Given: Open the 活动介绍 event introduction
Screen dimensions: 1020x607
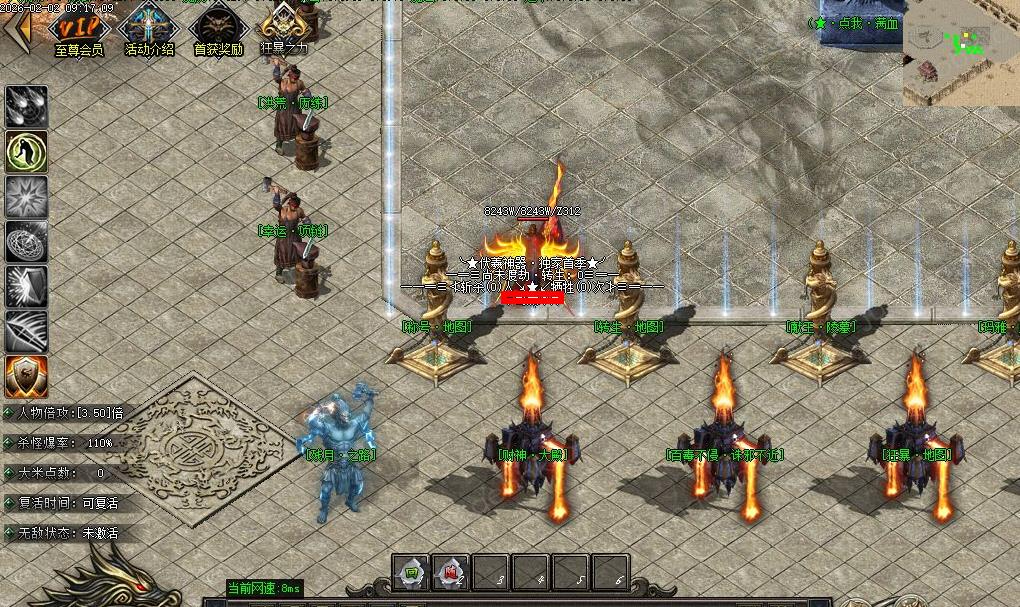Looking at the screenshot, I should 148,28.
